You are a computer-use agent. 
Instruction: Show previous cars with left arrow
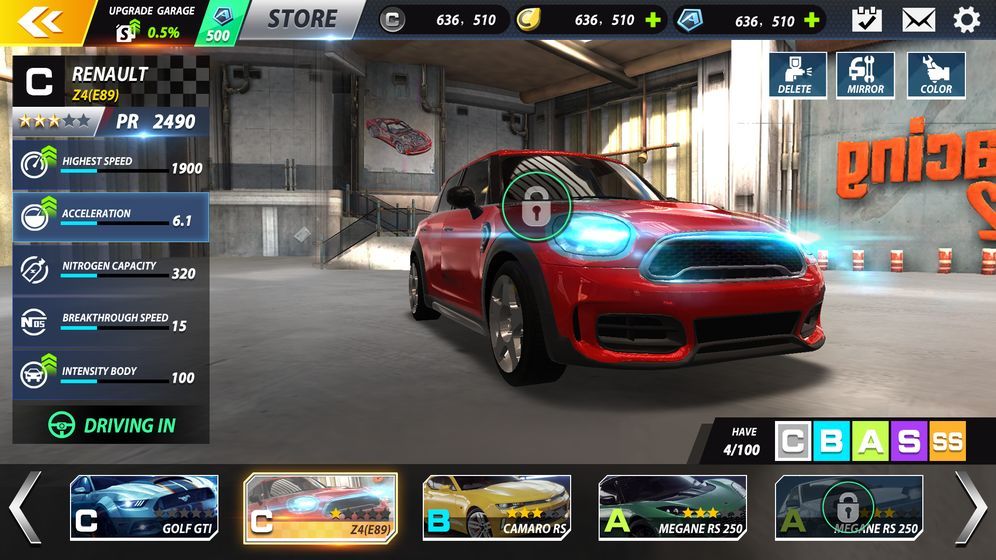click(25, 507)
